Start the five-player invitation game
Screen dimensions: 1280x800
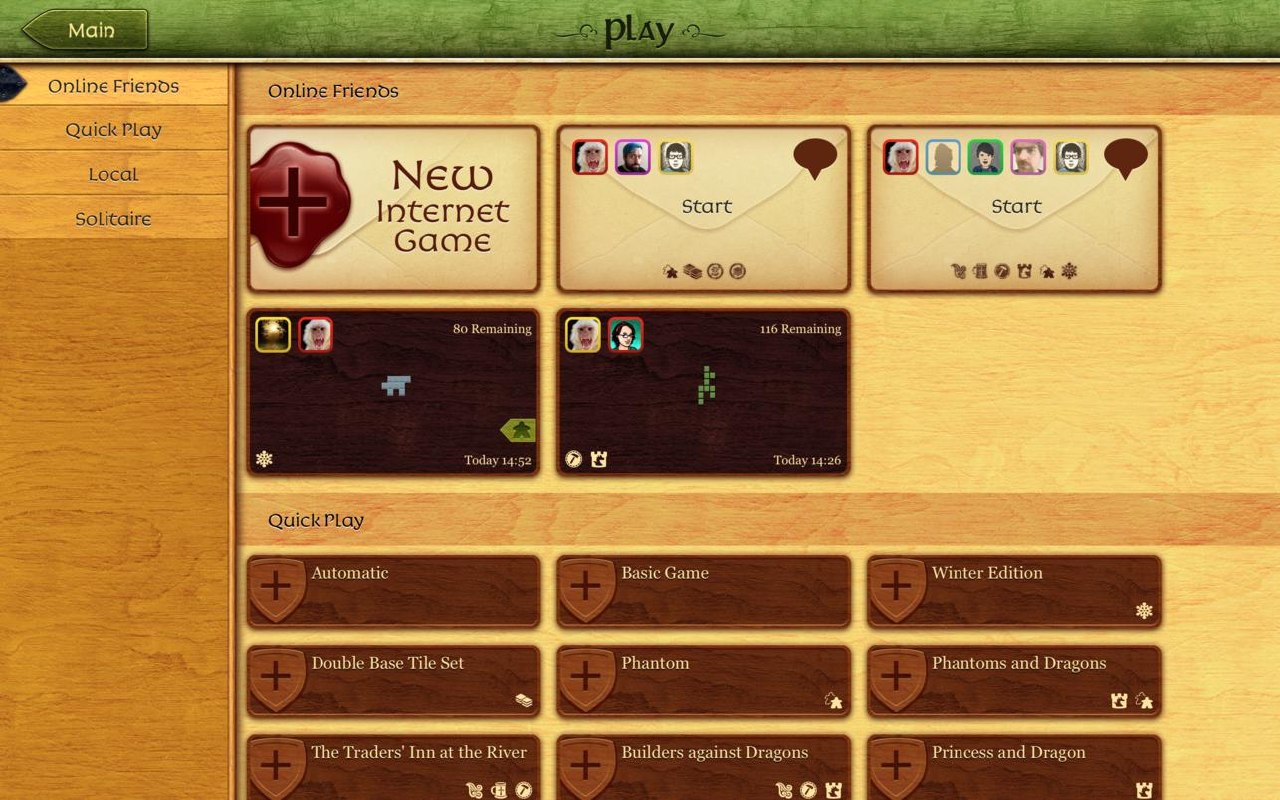click(x=1015, y=207)
